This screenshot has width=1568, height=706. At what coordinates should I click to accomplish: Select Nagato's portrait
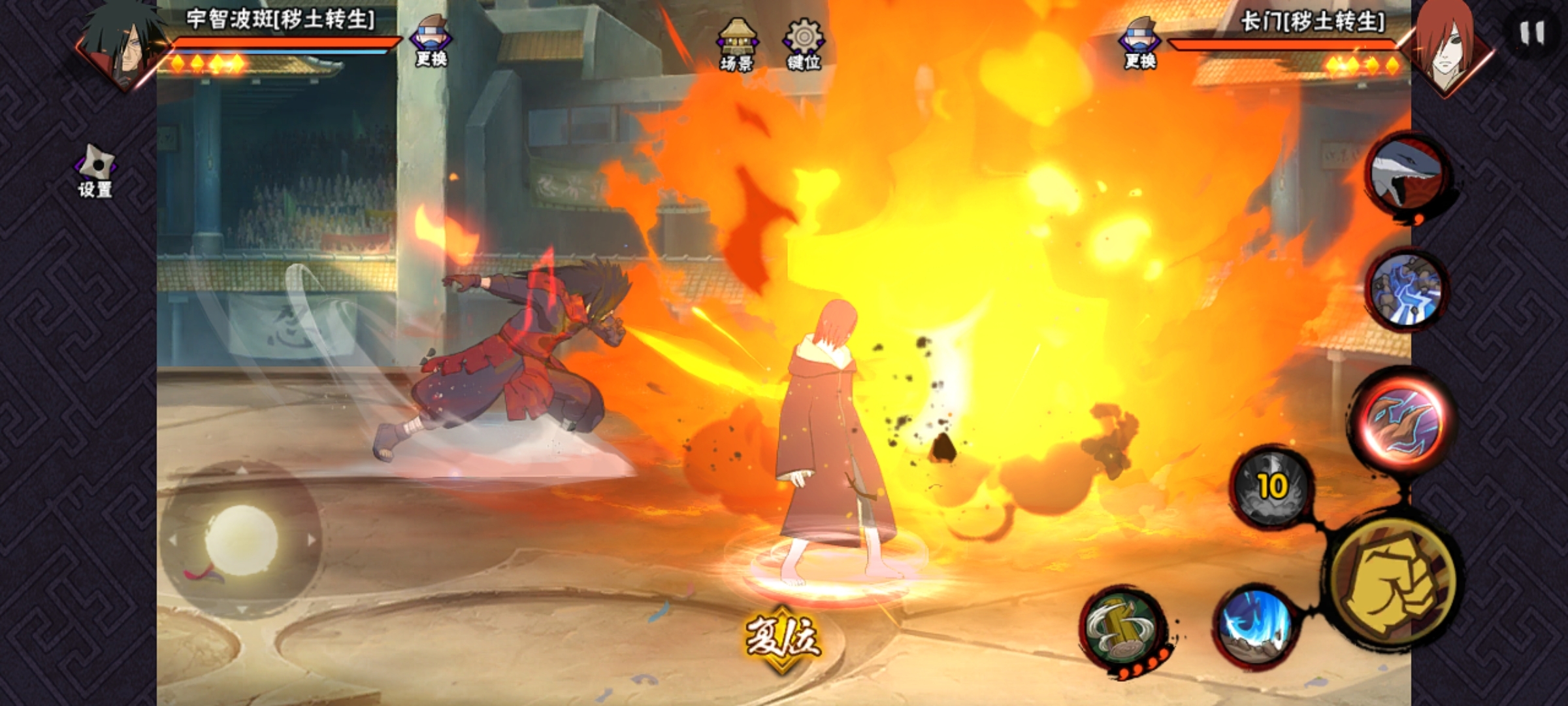[1448, 47]
